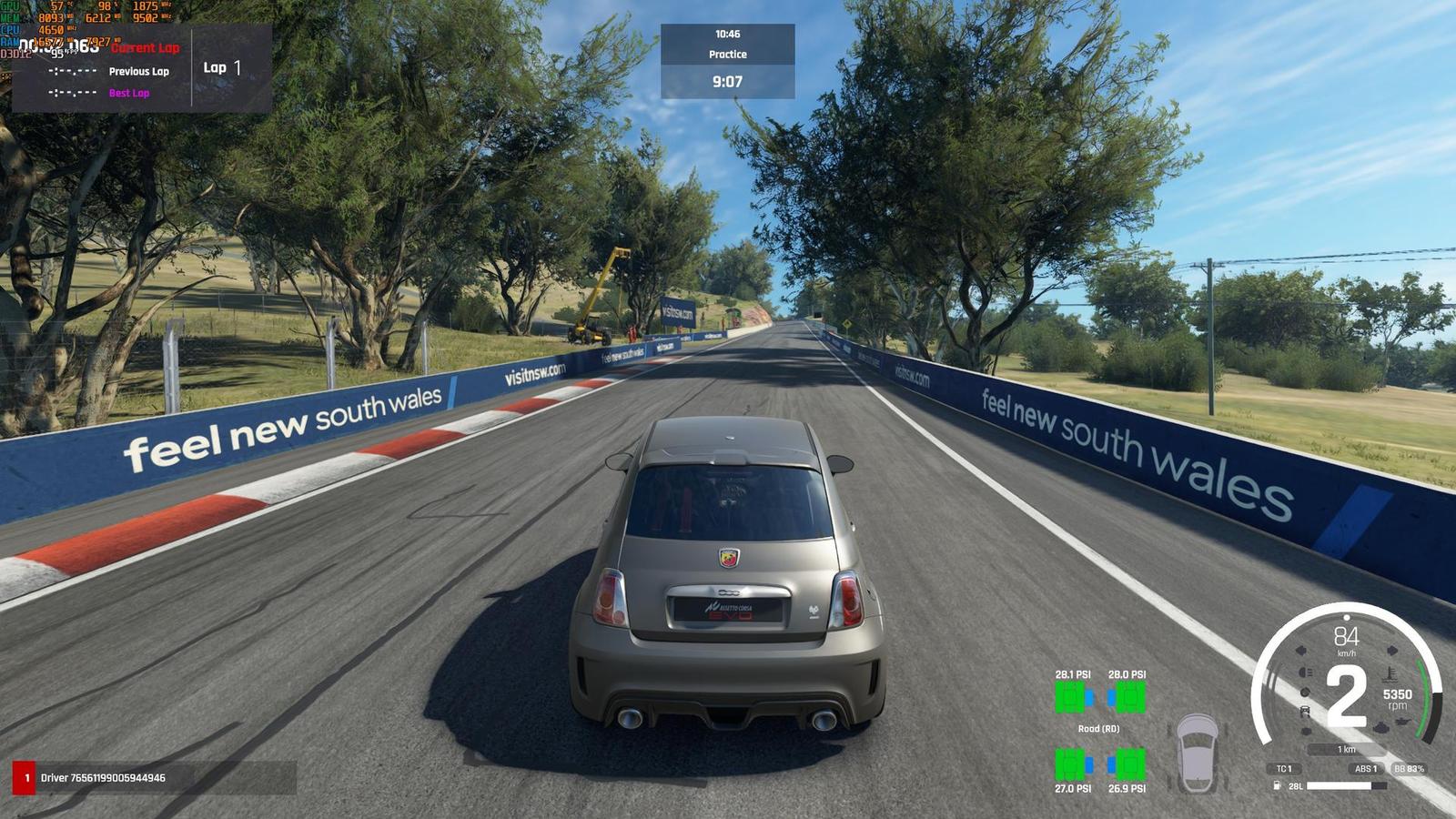Select the headlight indicator icon in the gauge
This screenshot has height=819, width=1456.
1305,672
